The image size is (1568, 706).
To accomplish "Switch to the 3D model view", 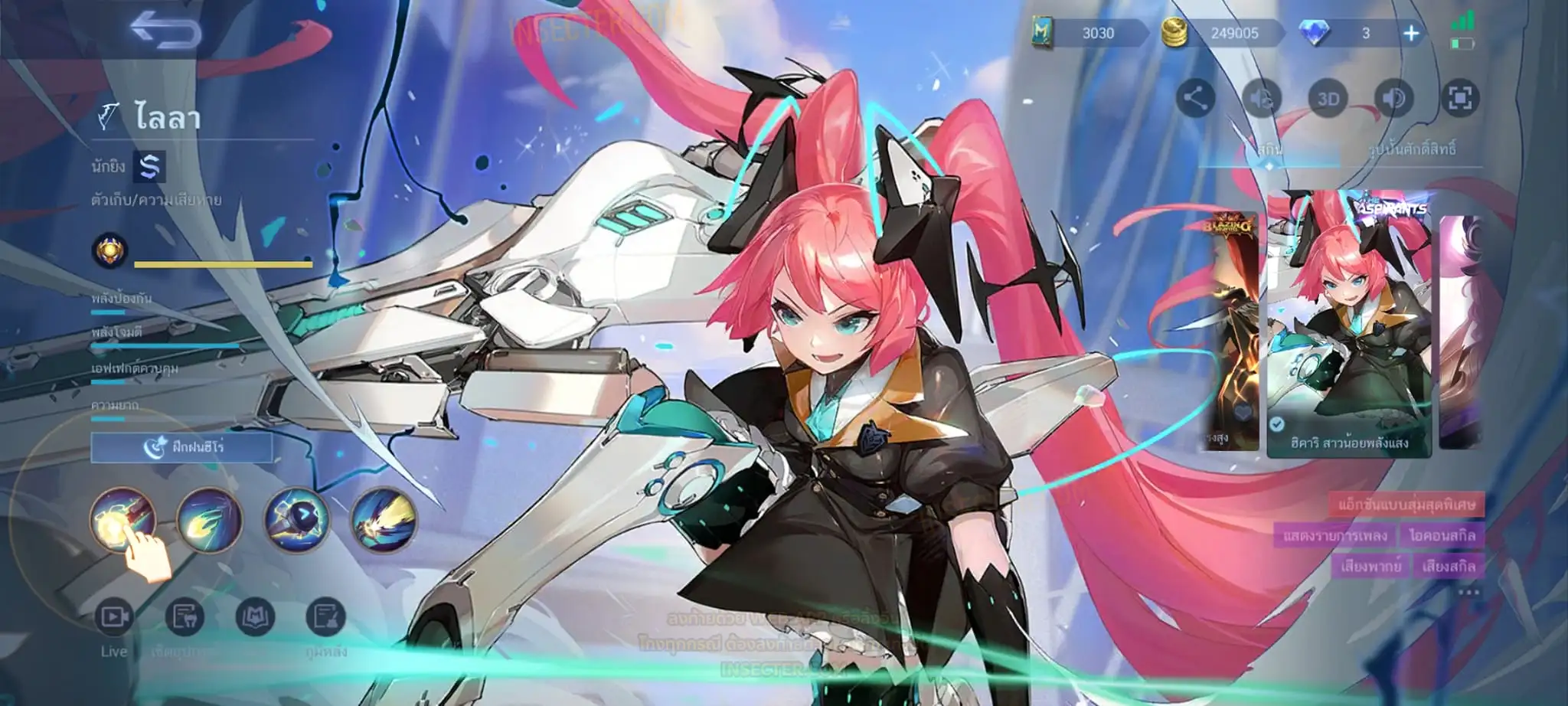I will [x=1328, y=98].
